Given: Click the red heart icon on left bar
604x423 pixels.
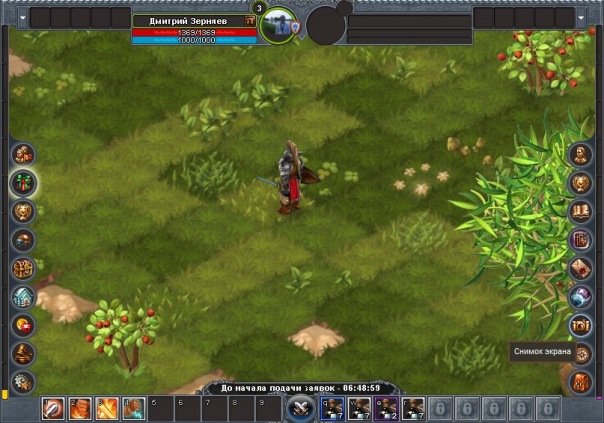Looking at the screenshot, I should click(22, 325).
